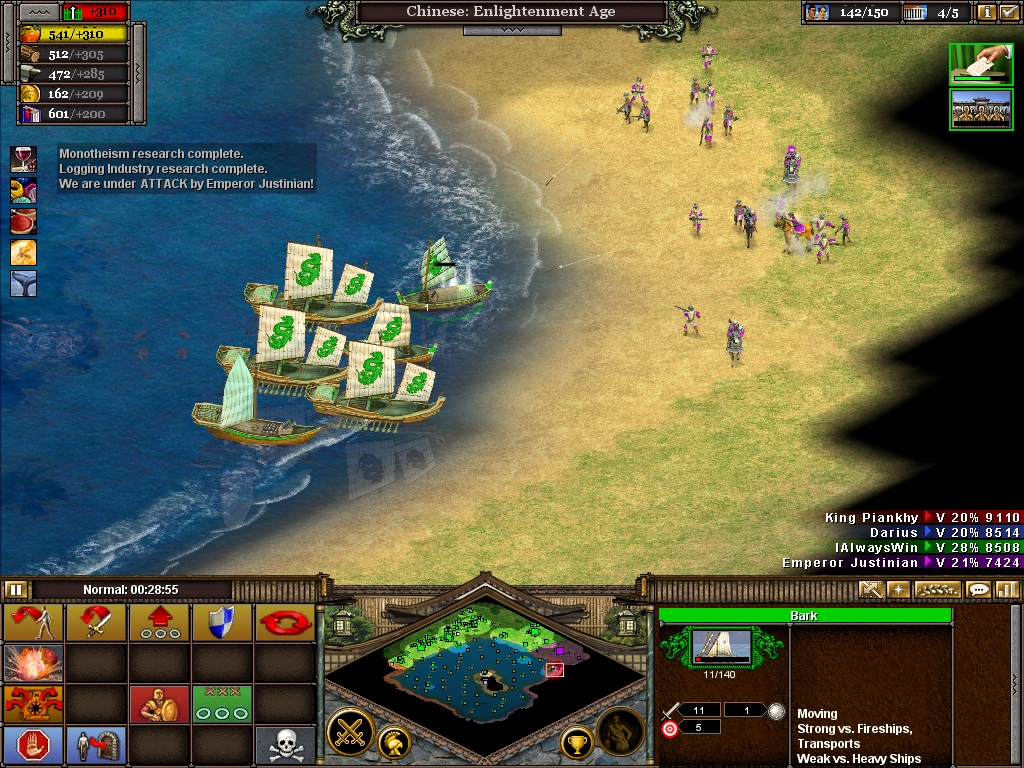The image size is (1024, 768).
Task: Click the red arrow and sword command
Action: 96,622
